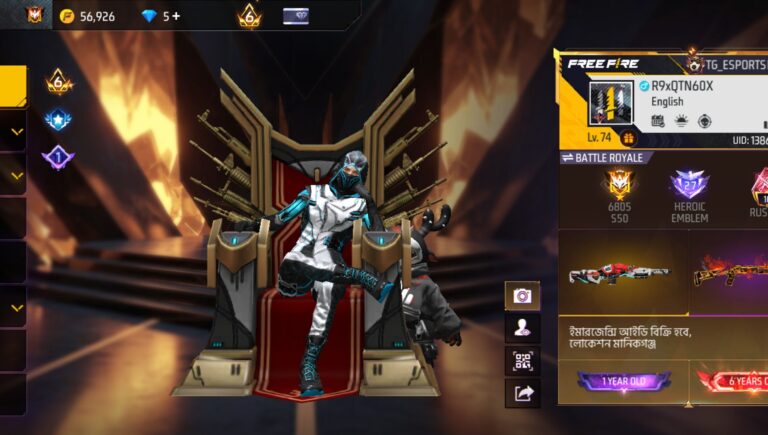Image resolution: width=768 pixels, height=435 pixels.
Task: Share the profile with the arrow button
Action: tap(522, 393)
